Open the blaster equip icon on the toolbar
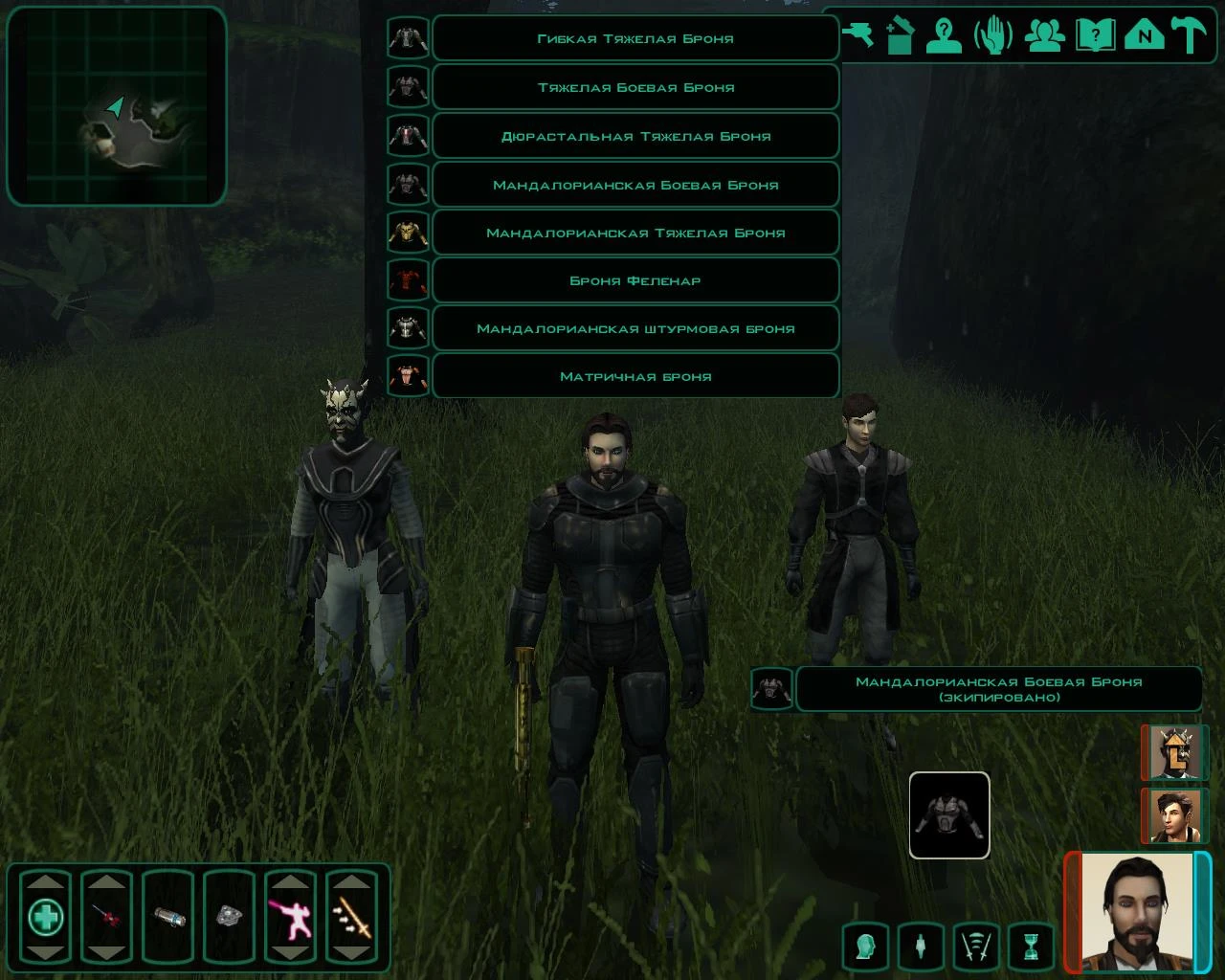Image resolution: width=1225 pixels, height=980 pixels. click(x=859, y=36)
